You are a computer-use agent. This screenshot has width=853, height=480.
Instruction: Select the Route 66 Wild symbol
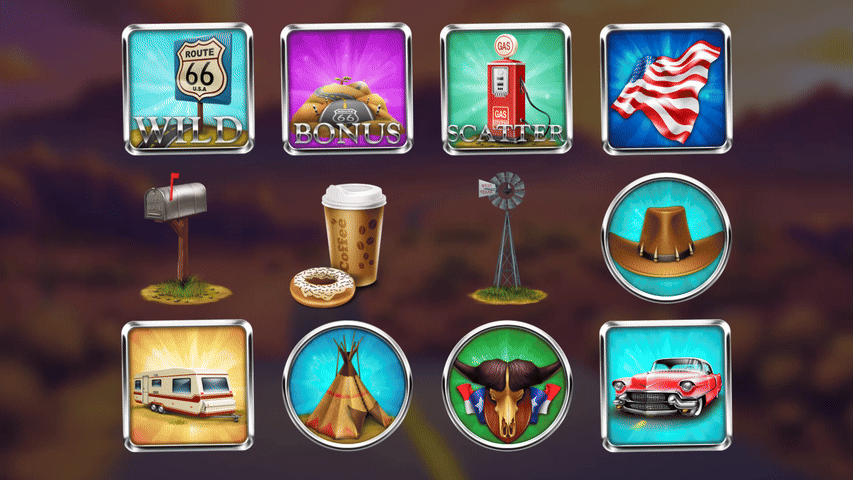(x=188, y=89)
